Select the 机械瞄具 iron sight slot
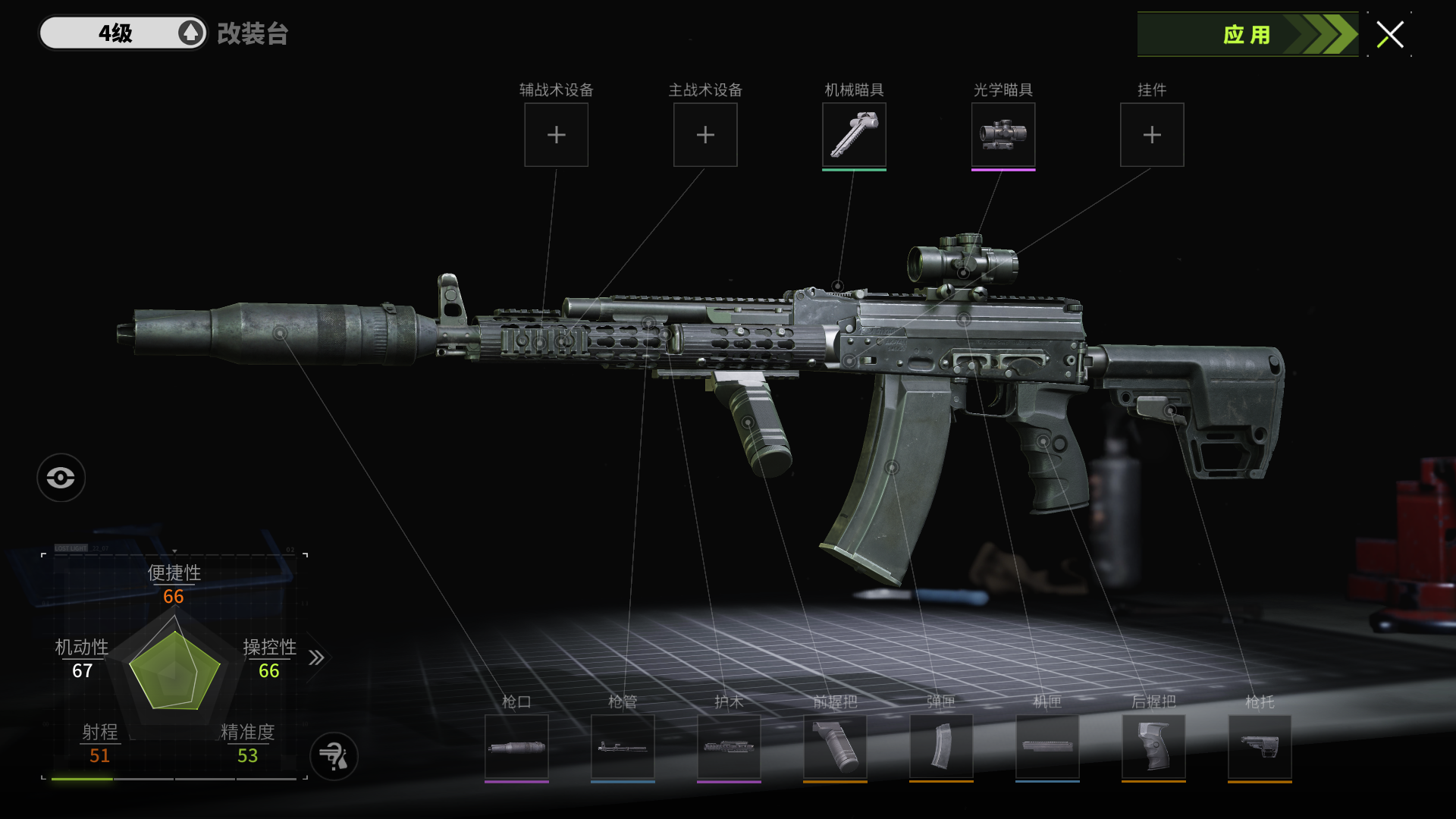1456x819 pixels. tap(854, 135)
